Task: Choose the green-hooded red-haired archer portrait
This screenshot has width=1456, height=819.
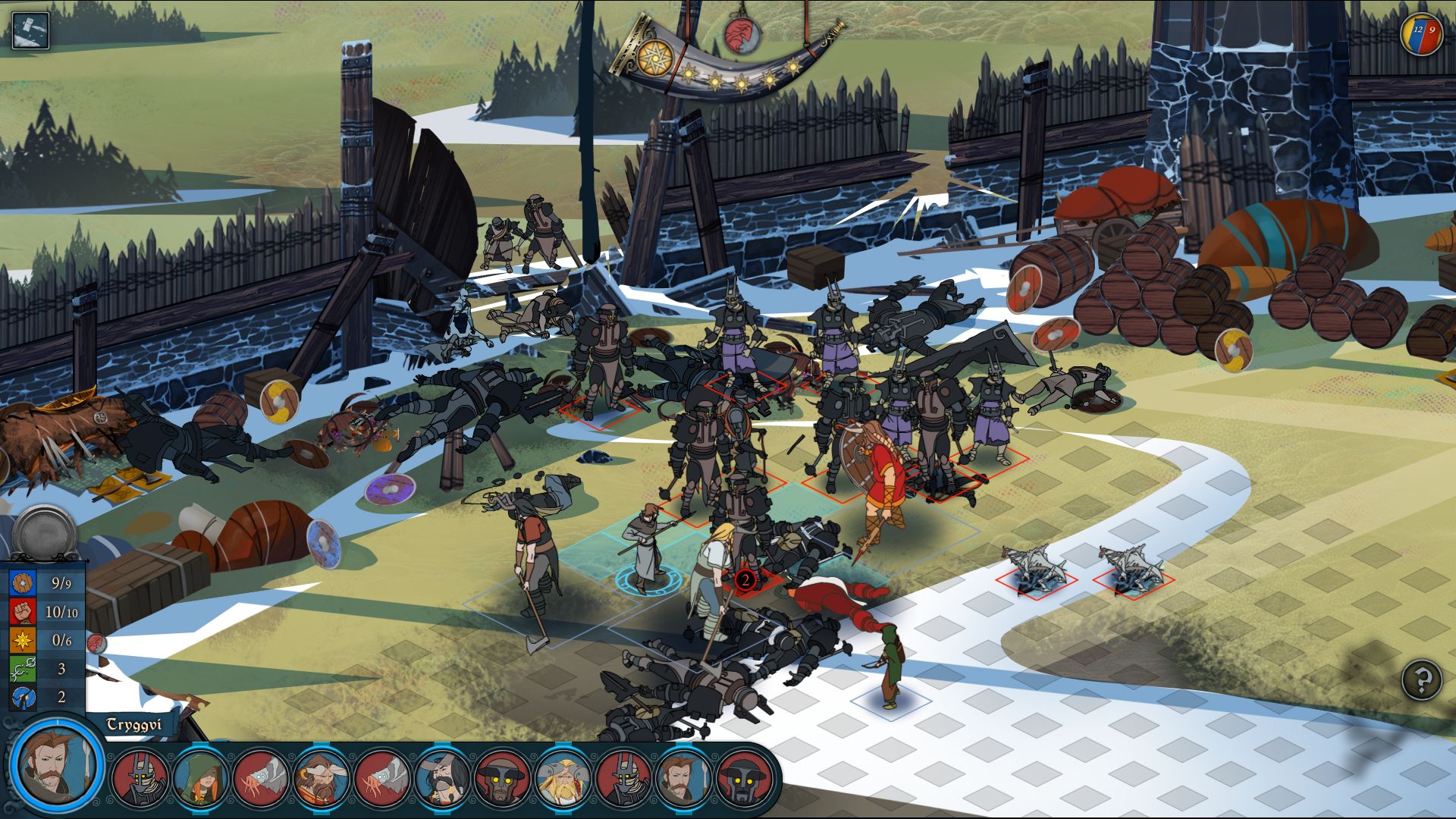Action: pos(201,777)
